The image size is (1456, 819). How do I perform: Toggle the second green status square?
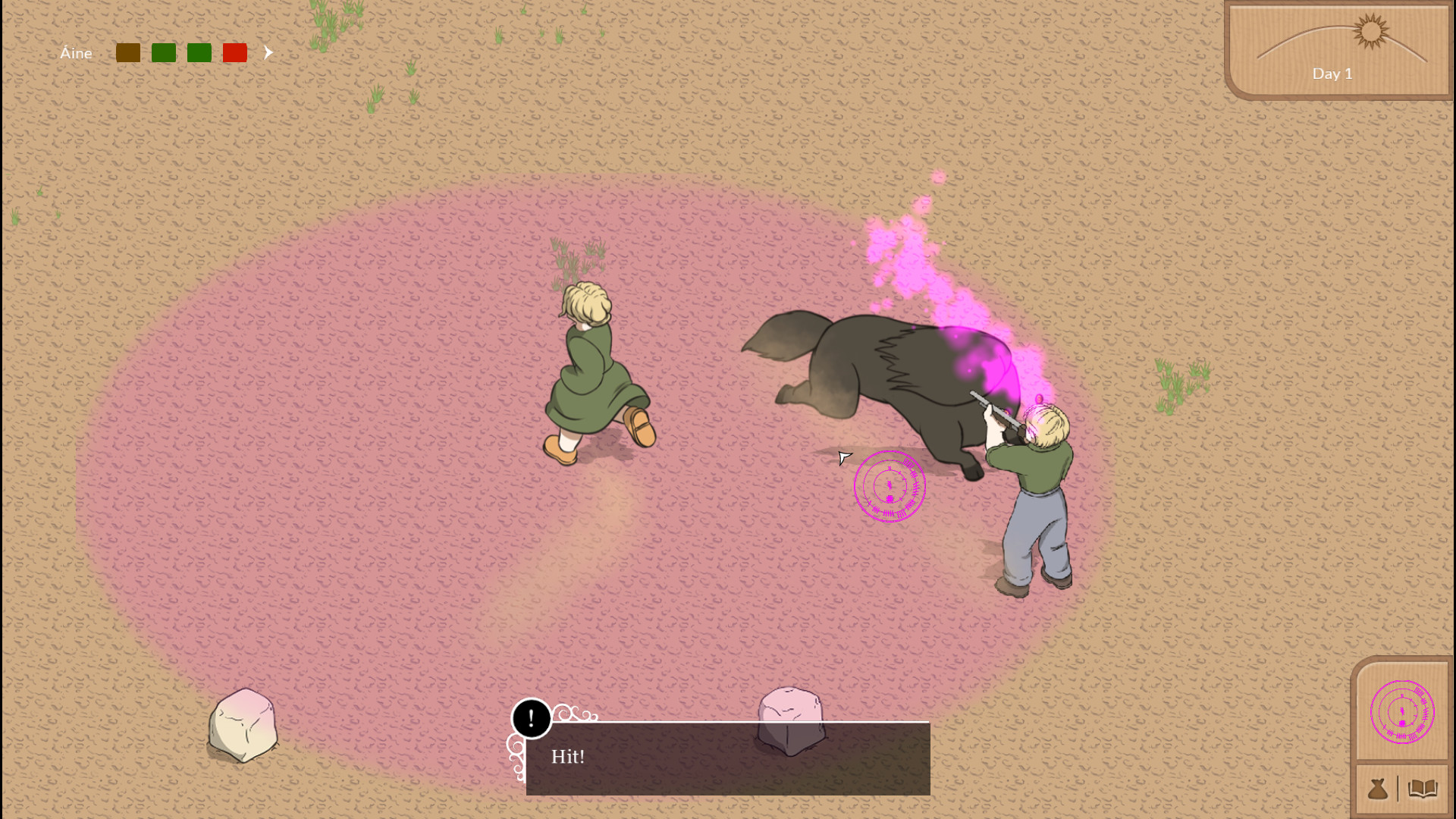(199, 53)
